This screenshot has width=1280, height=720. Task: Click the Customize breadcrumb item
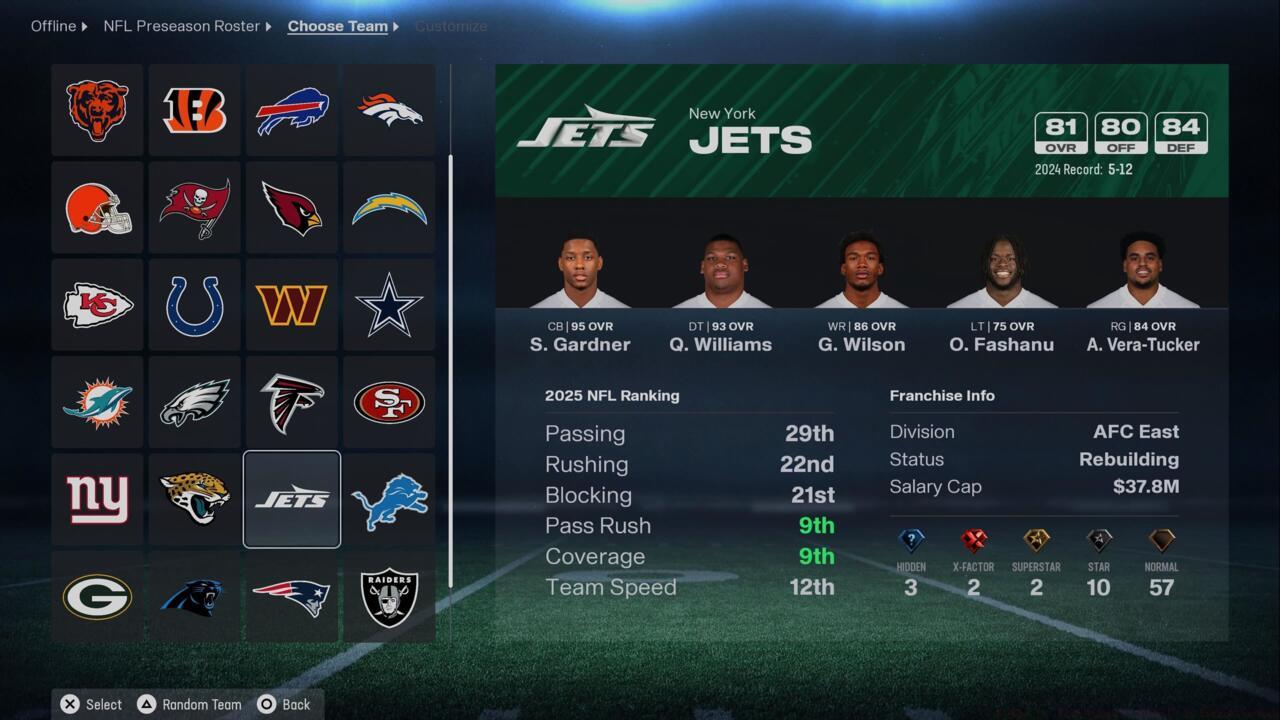[x=450, y=26]
